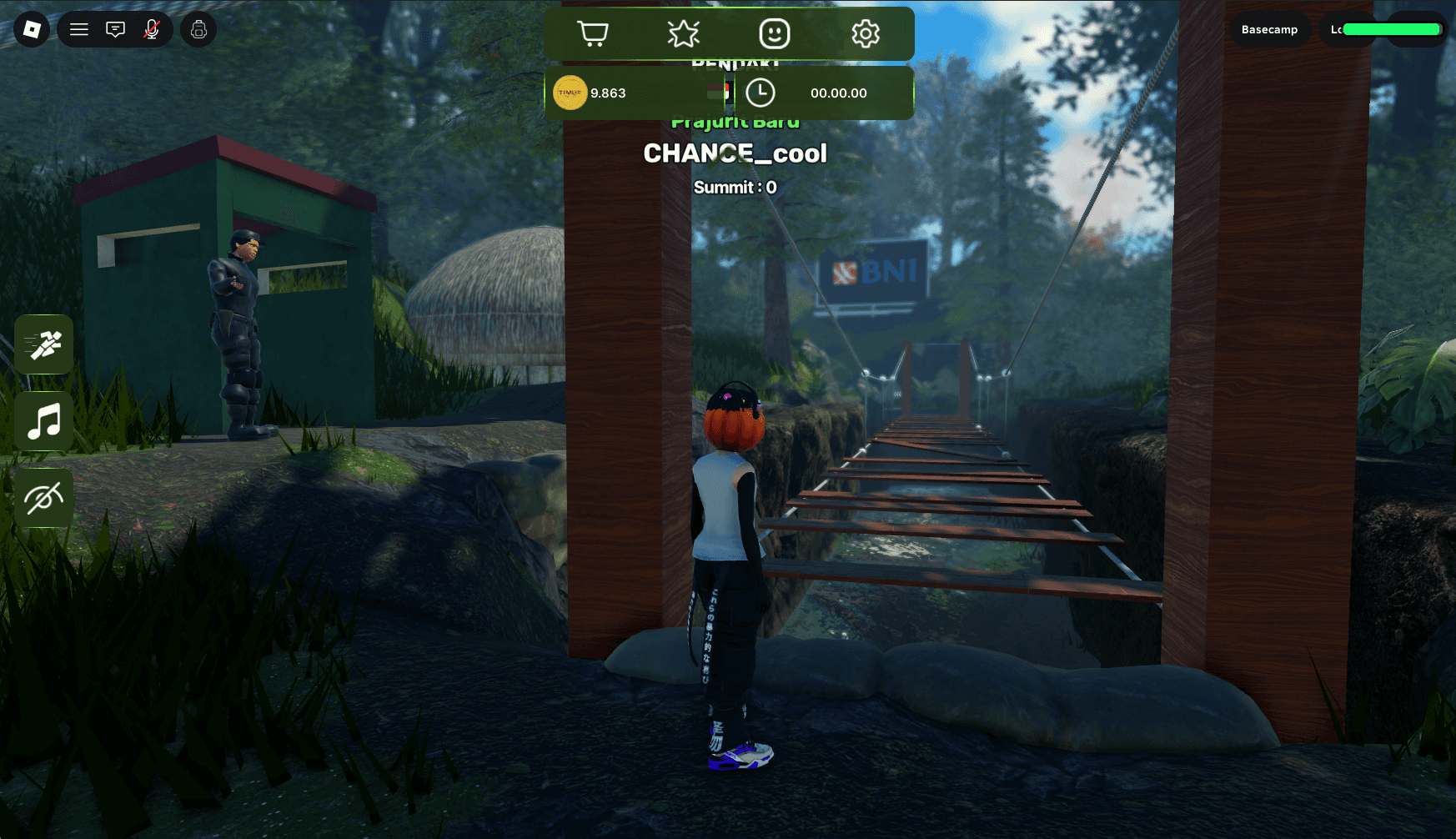Screen dimensions: 1456x839
Task: Toggle the crossed-out eye visibility button
Action: [x=44, y=499]
